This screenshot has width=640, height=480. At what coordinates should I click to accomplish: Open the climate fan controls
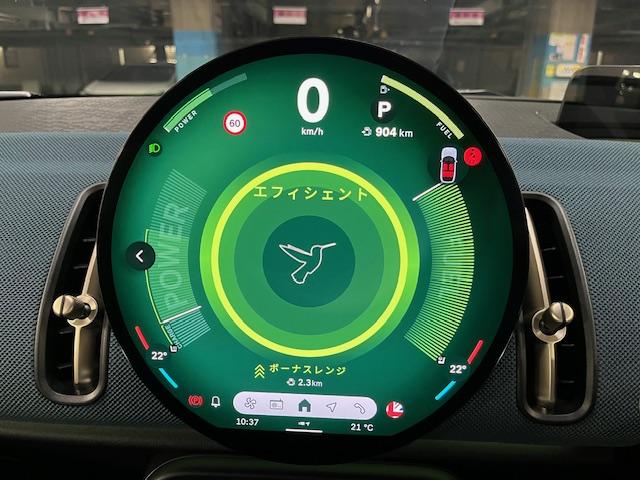(249, 407)
